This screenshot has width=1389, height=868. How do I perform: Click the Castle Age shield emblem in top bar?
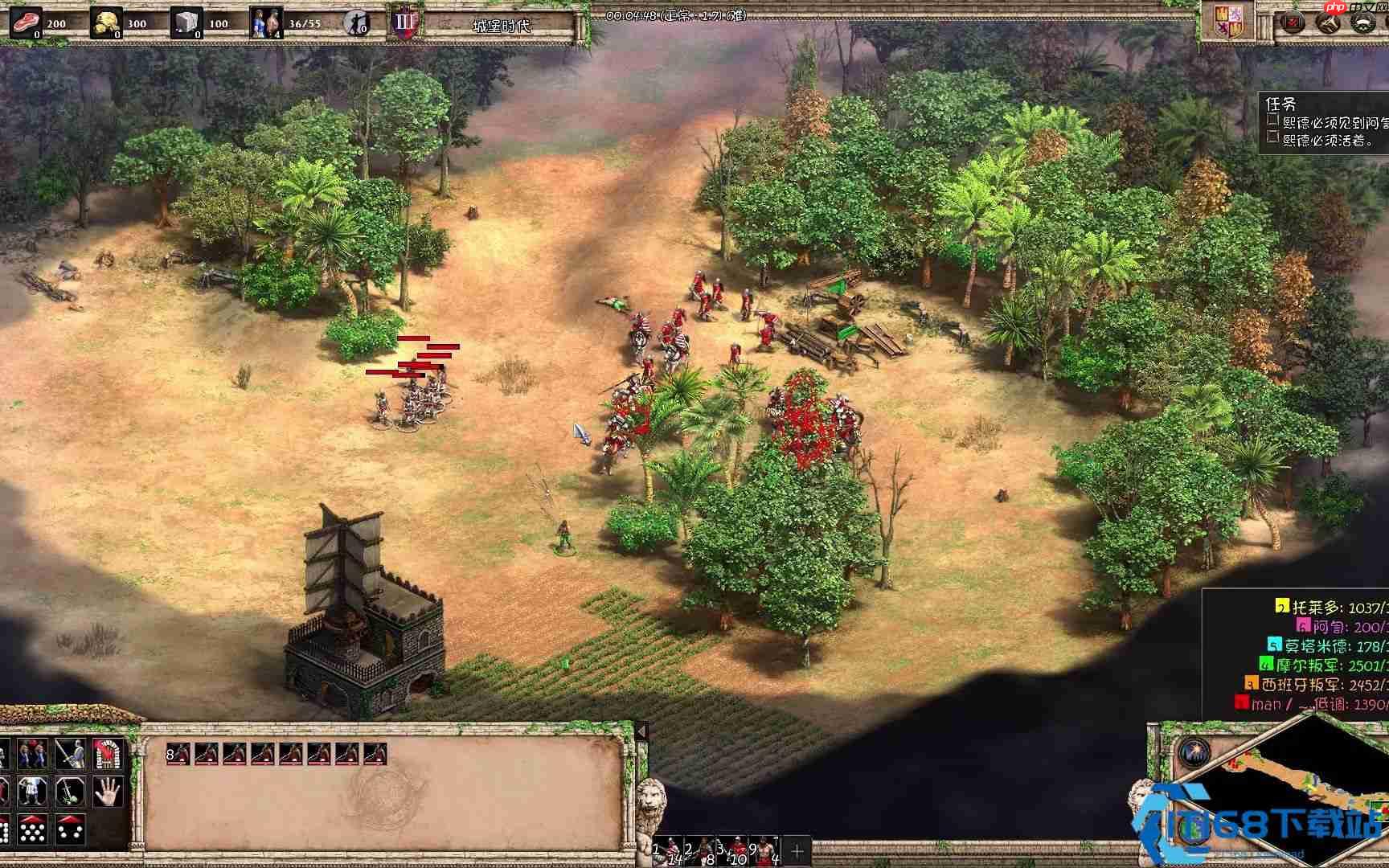405,22
